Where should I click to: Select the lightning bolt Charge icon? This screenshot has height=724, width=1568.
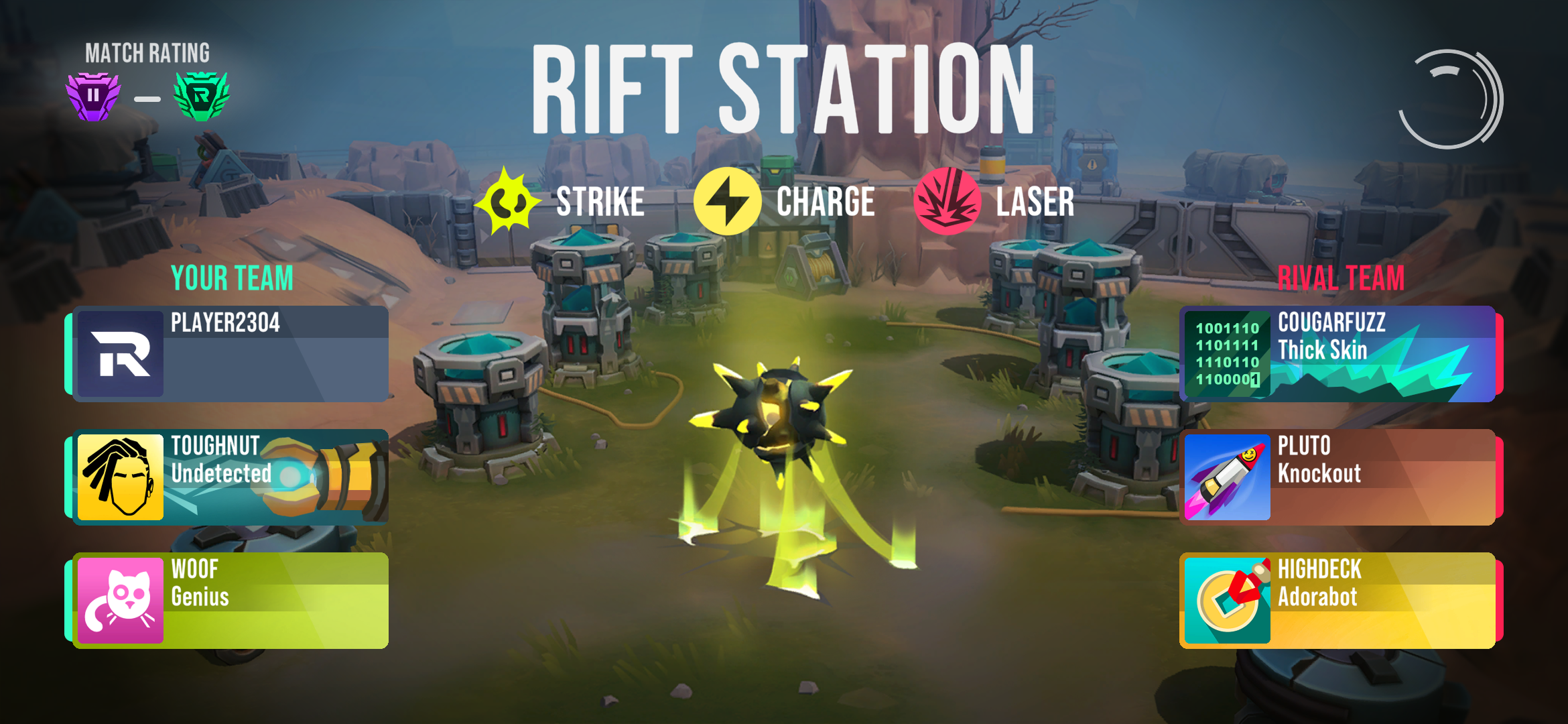pyautogui.click(x=727, y=201)
